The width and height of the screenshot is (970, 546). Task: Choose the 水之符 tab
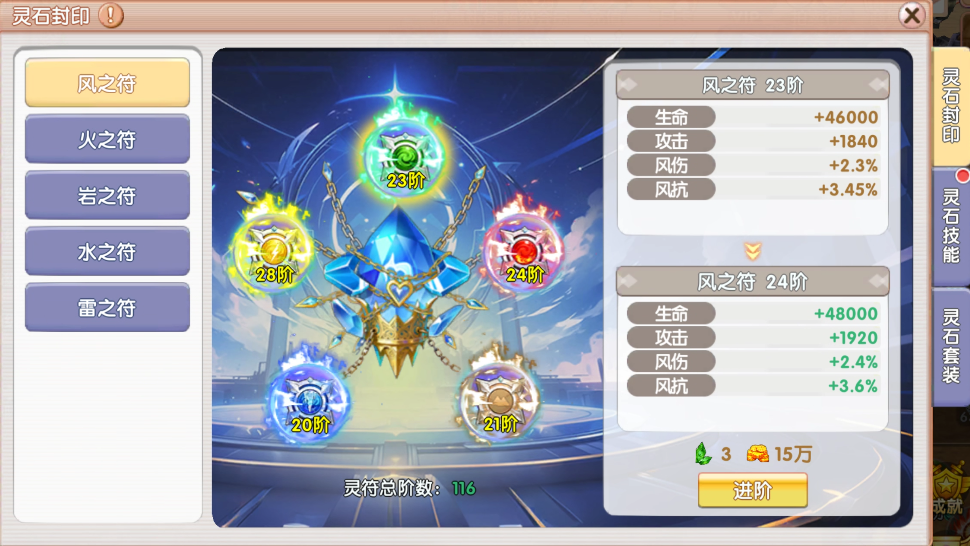pos(107,251)
